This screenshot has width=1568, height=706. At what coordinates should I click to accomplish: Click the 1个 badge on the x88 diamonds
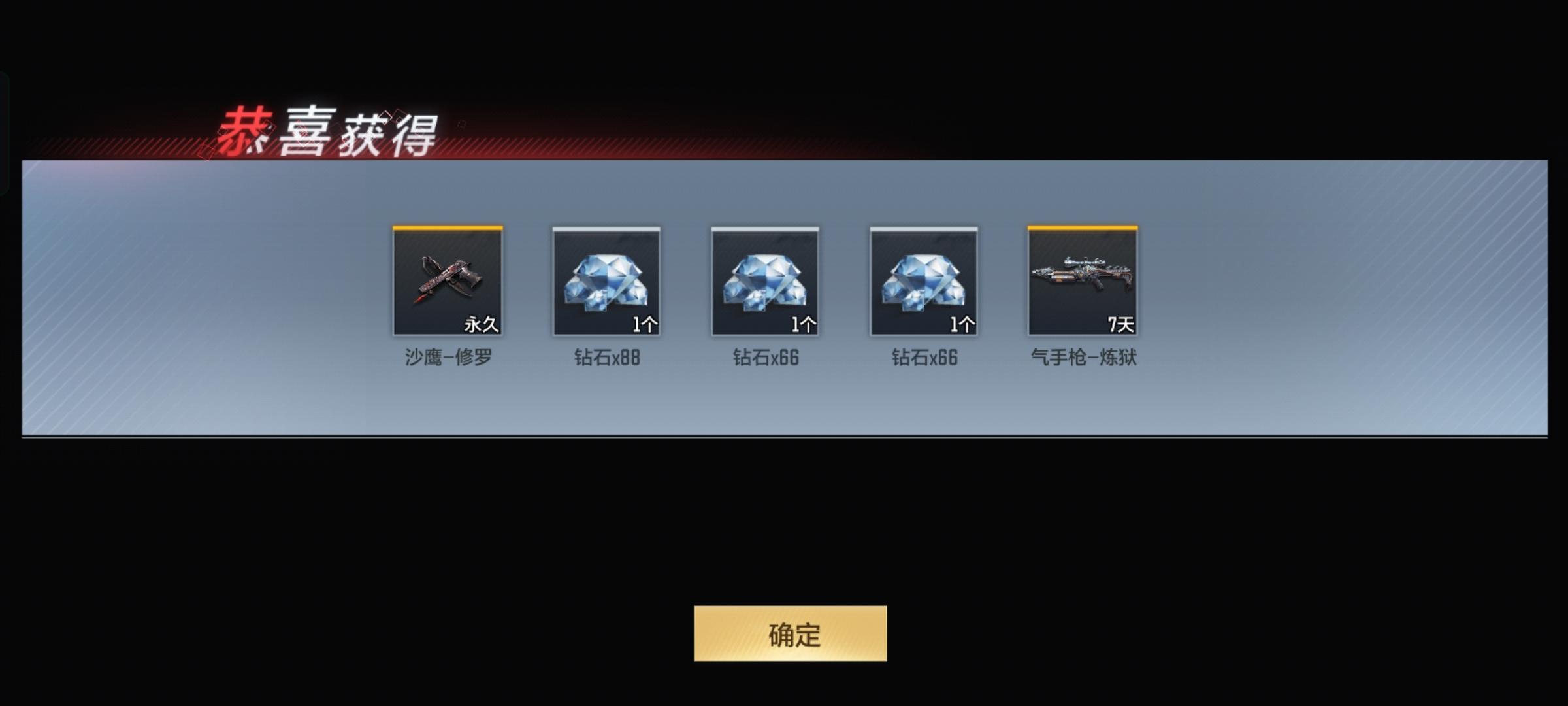(645, 325)
